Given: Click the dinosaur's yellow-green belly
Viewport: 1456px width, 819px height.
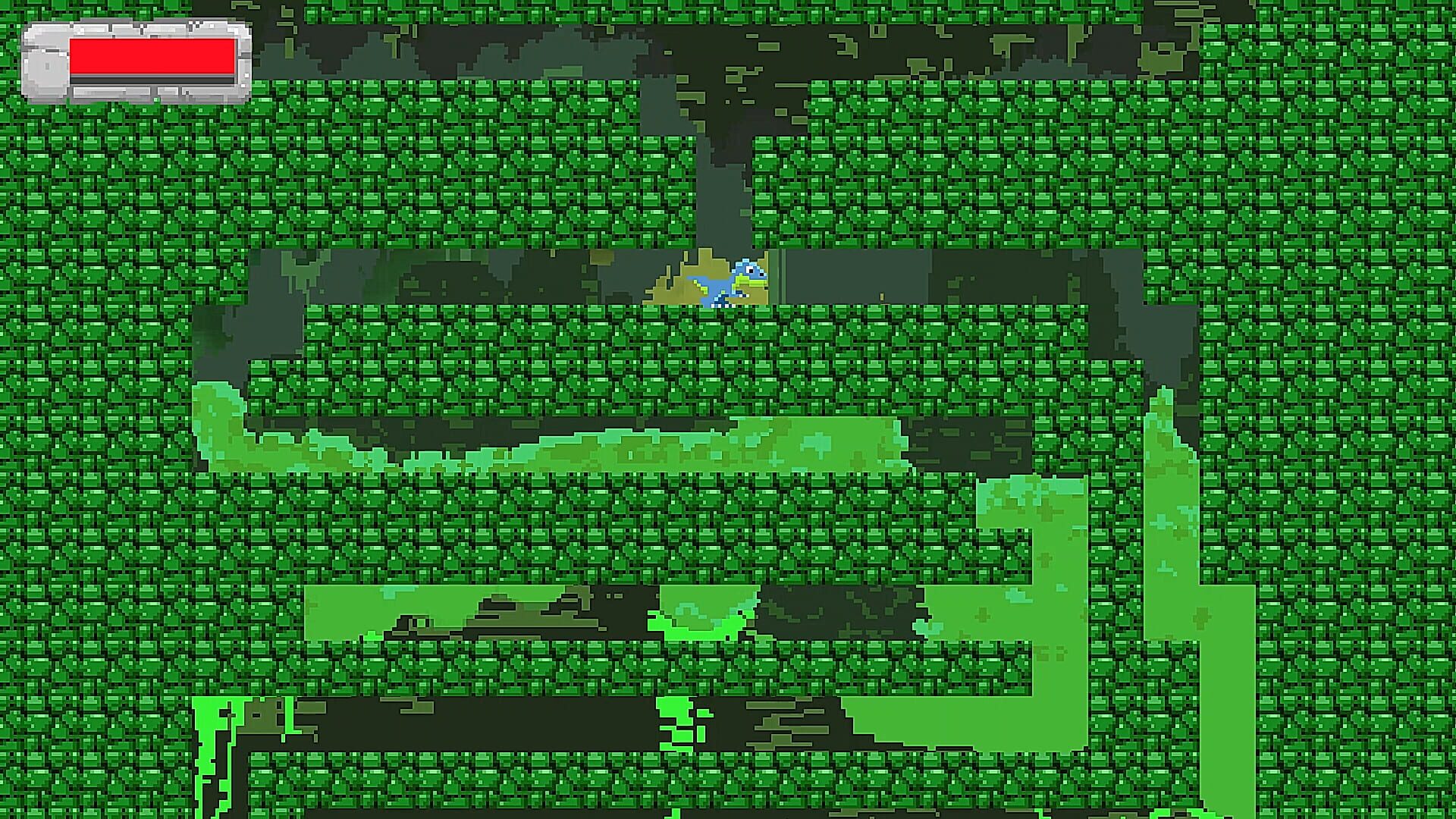Looking at the screenshot, I should pyautogui.click(x=749, y=282).
